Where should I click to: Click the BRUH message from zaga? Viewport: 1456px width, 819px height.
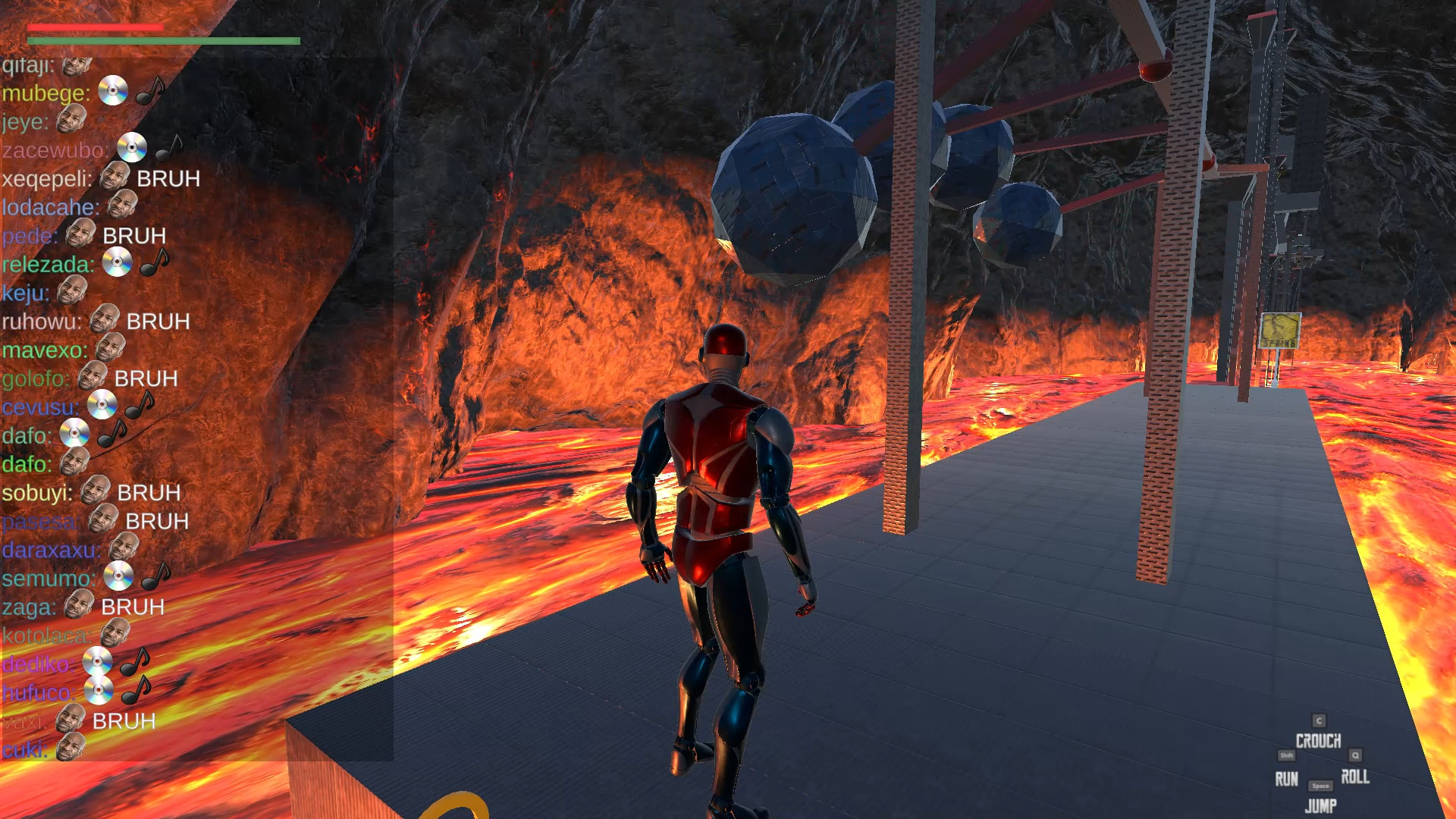[x=132, y=607]
